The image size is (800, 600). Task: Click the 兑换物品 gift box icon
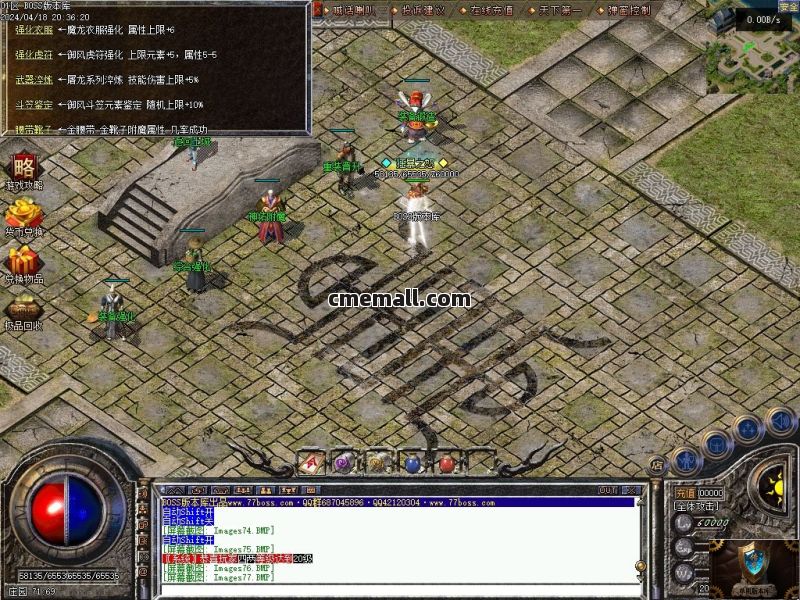pyautogui.click(x=23, y=262)
